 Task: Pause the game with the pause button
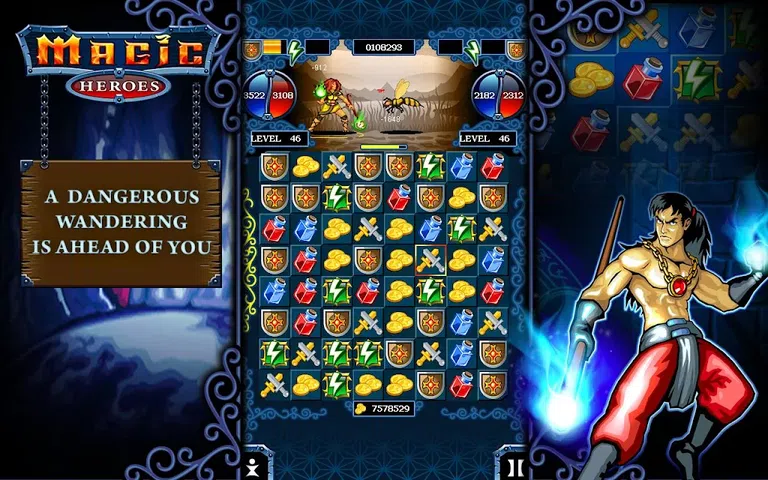pos(510,465)
